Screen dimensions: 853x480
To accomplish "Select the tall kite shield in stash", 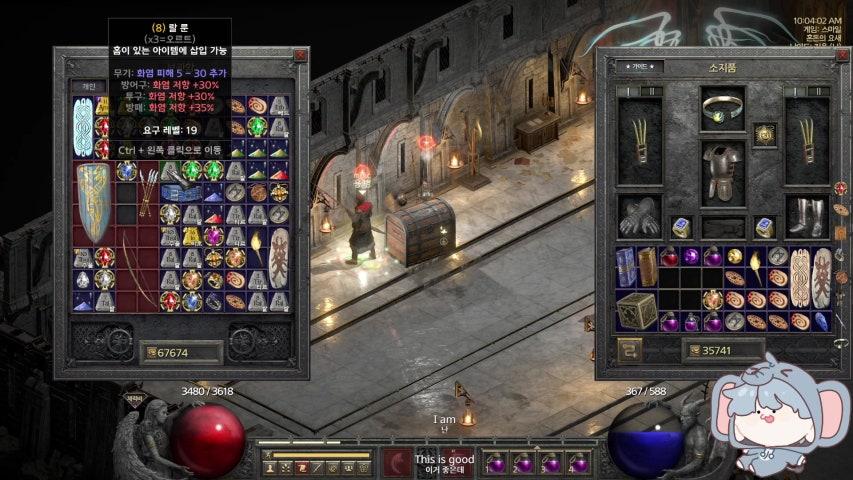I will click(94, 203).
